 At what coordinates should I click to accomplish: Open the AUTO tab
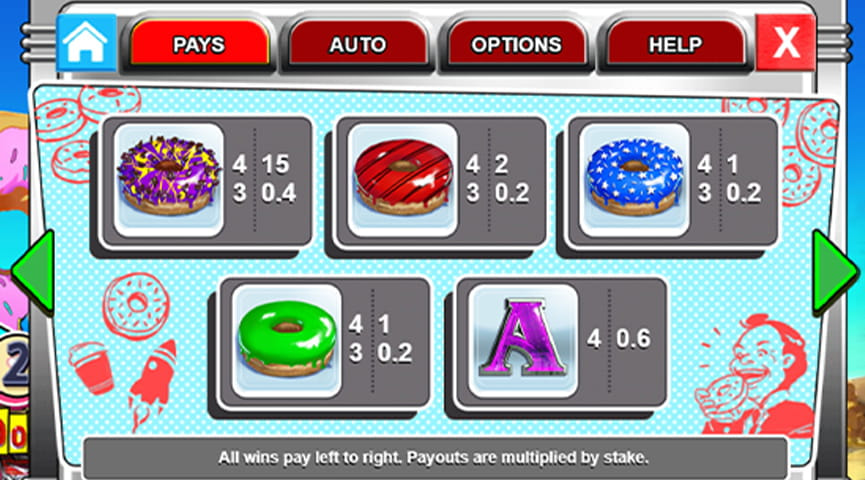[x=357, y=45]
